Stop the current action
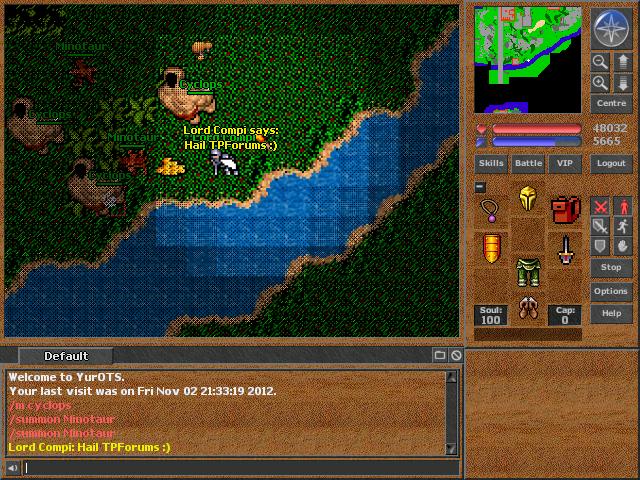640x480 pixels. pyautogui.click(x=610, y=268)
